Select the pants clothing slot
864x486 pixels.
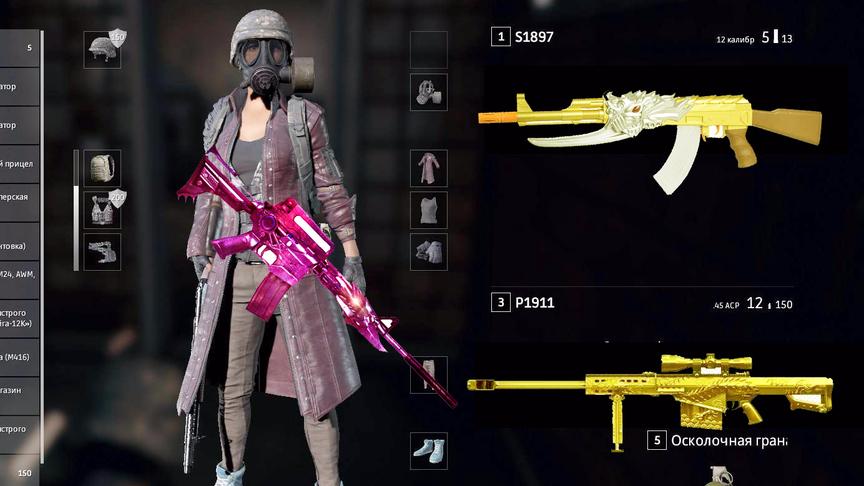(429, 374)
